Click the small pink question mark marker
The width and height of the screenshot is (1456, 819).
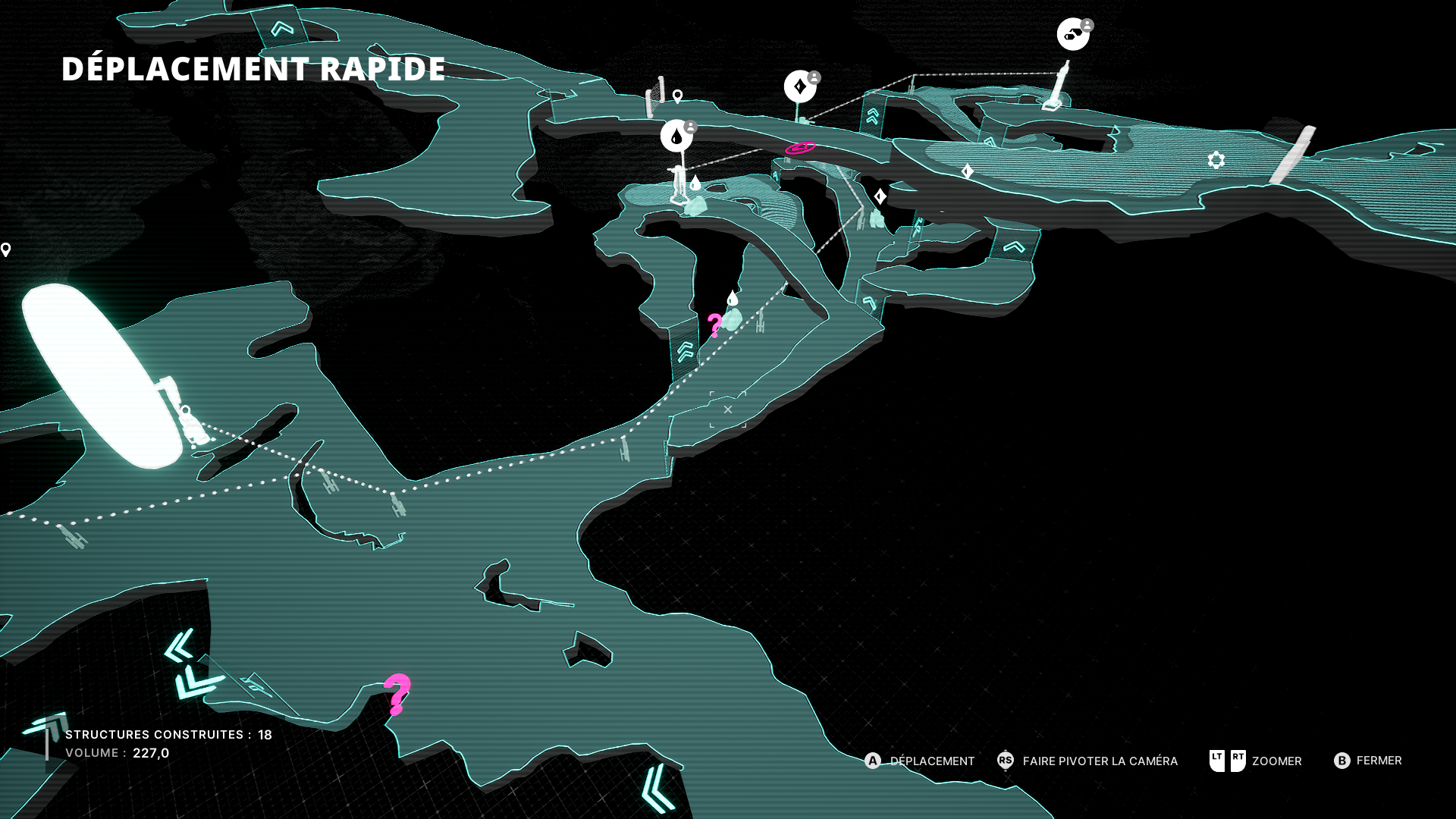[x=714, y=325]
